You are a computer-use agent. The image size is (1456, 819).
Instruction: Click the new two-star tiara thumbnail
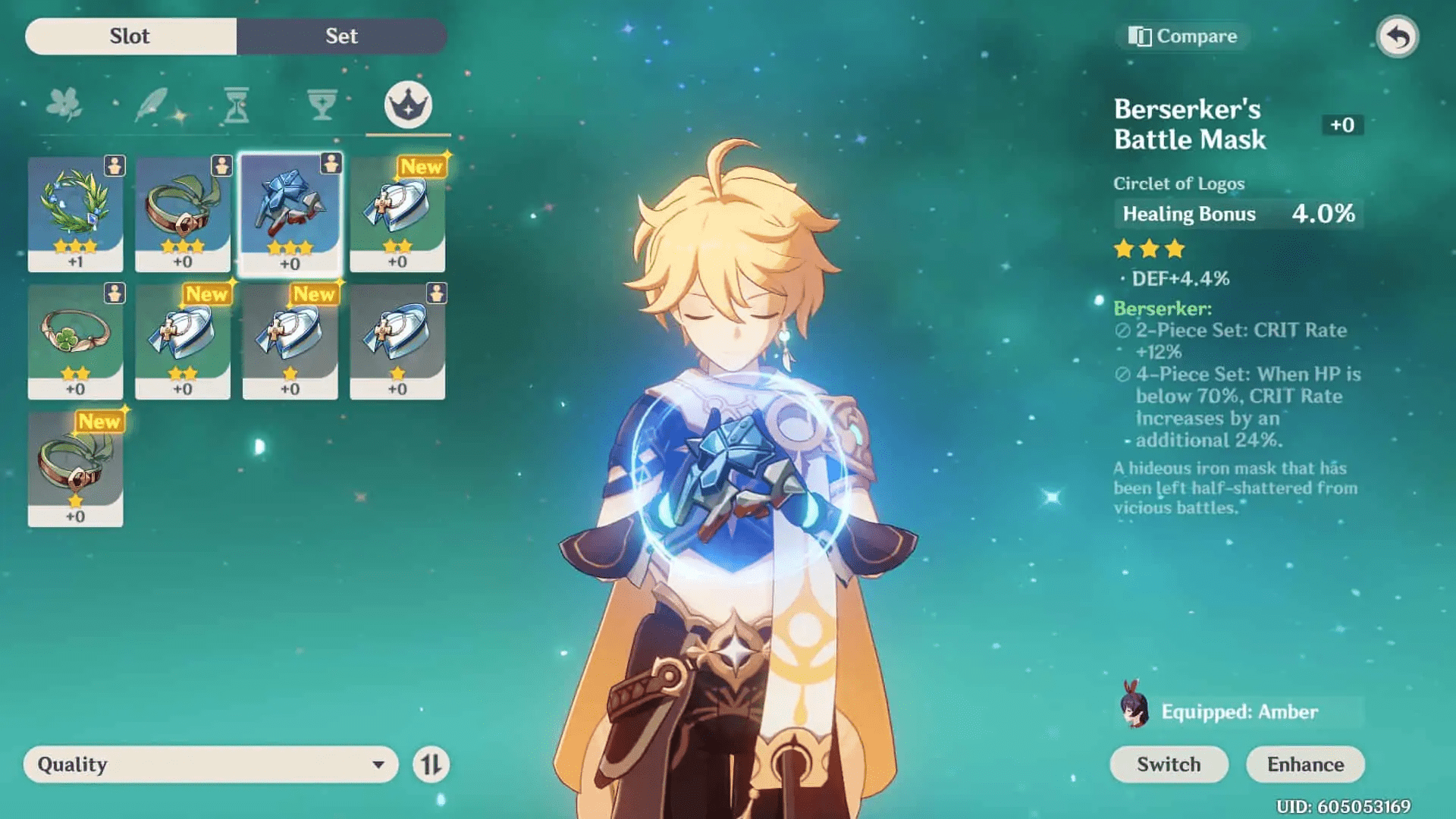click(x=182, y=341)
